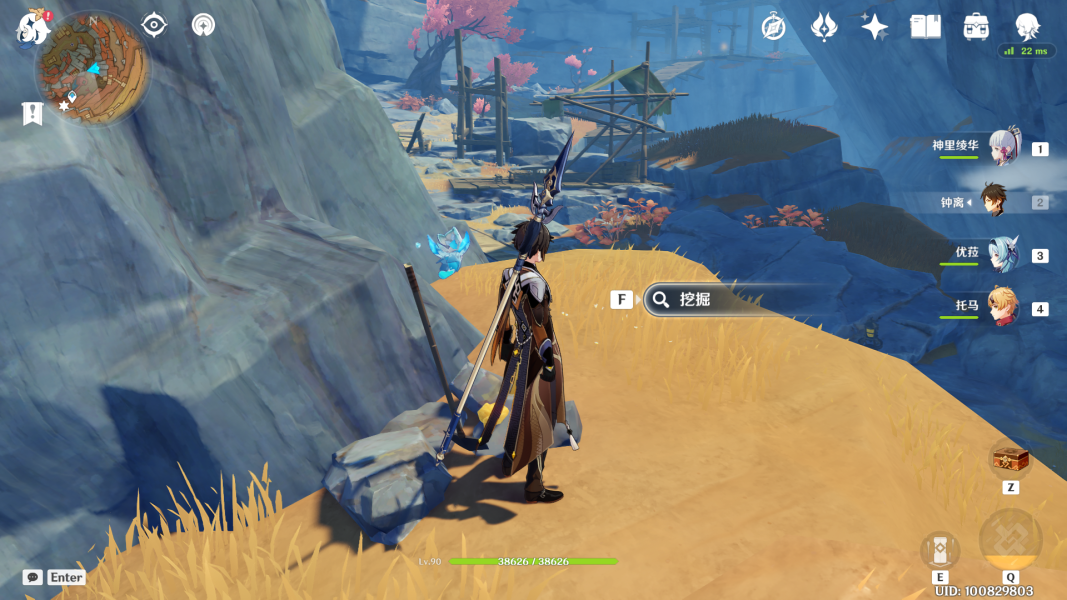Viewport: 1067px width, 600px height.
Task: Open the Paimon main menu
Action: [34, 26]
